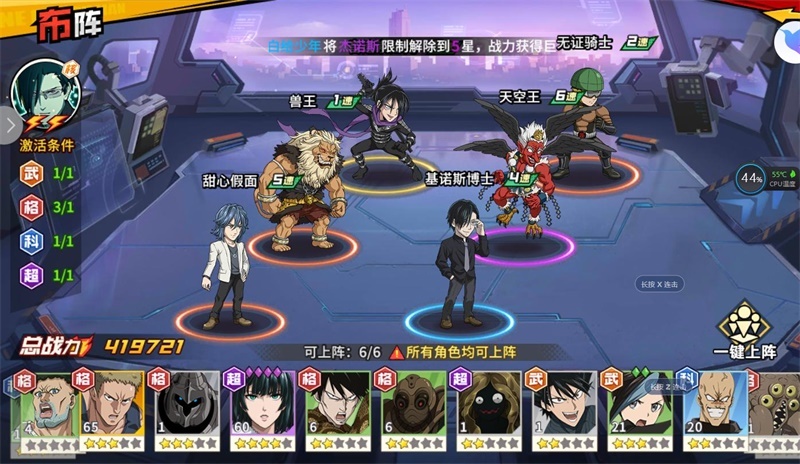The width and height of the screenshot is (800, 464).
Task: Select deployed hero 基诺斯博士 on formation
Action: 461,265
